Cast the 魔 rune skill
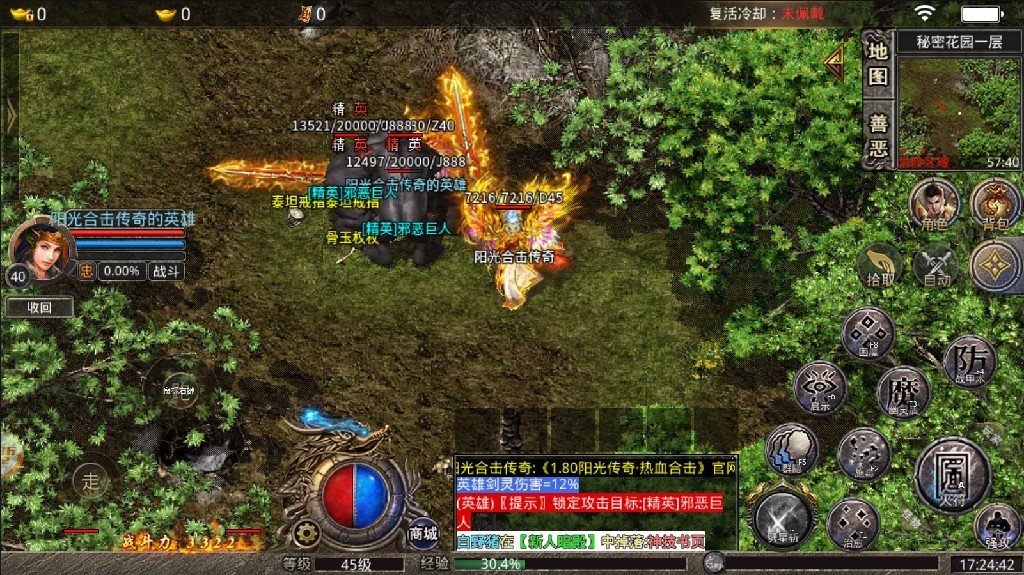This screenshot has height=575, width=1024. [902, 391]
